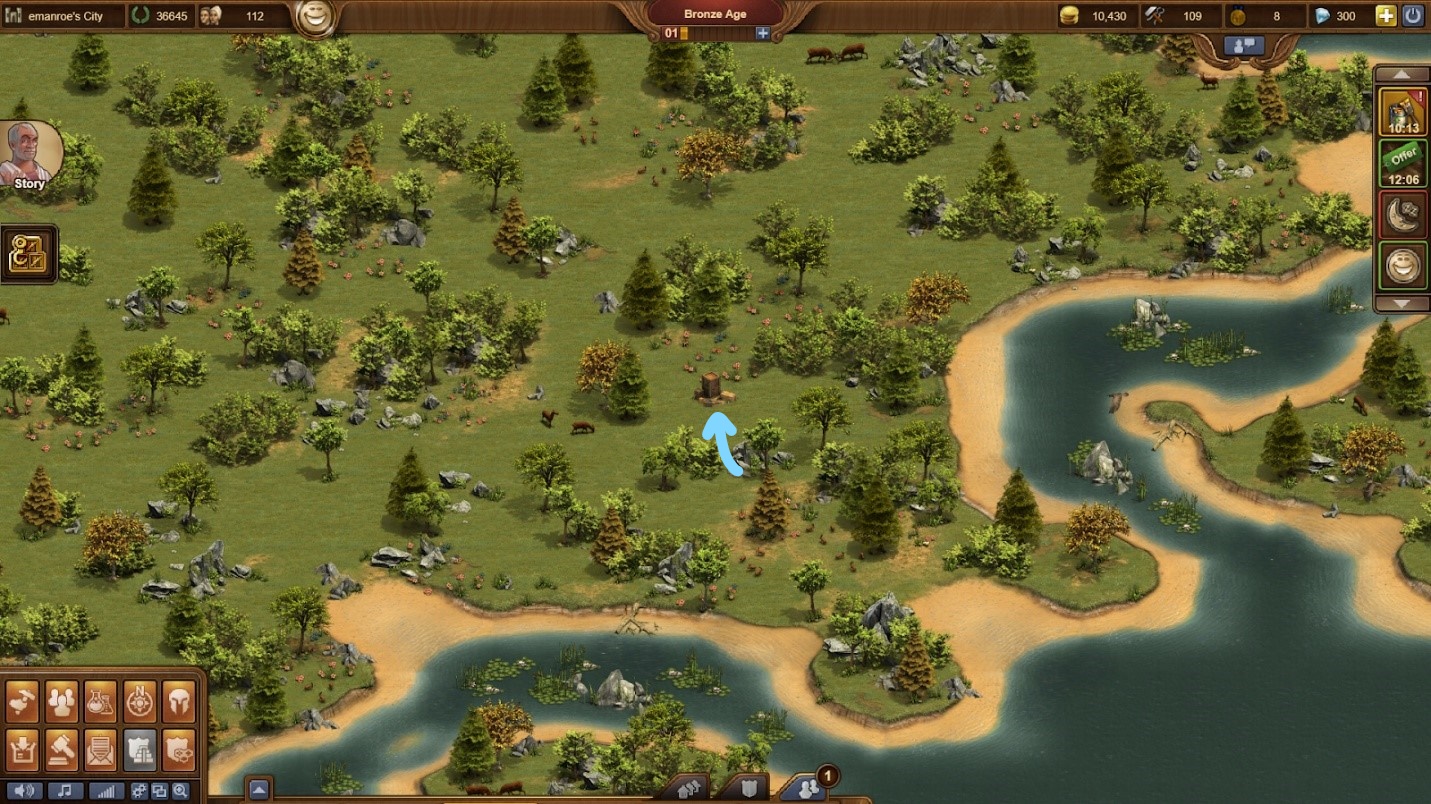Click the smiley face happiness medallion
The width and height of the screenshot is (1431, 804).
click(x=315, y=19)
